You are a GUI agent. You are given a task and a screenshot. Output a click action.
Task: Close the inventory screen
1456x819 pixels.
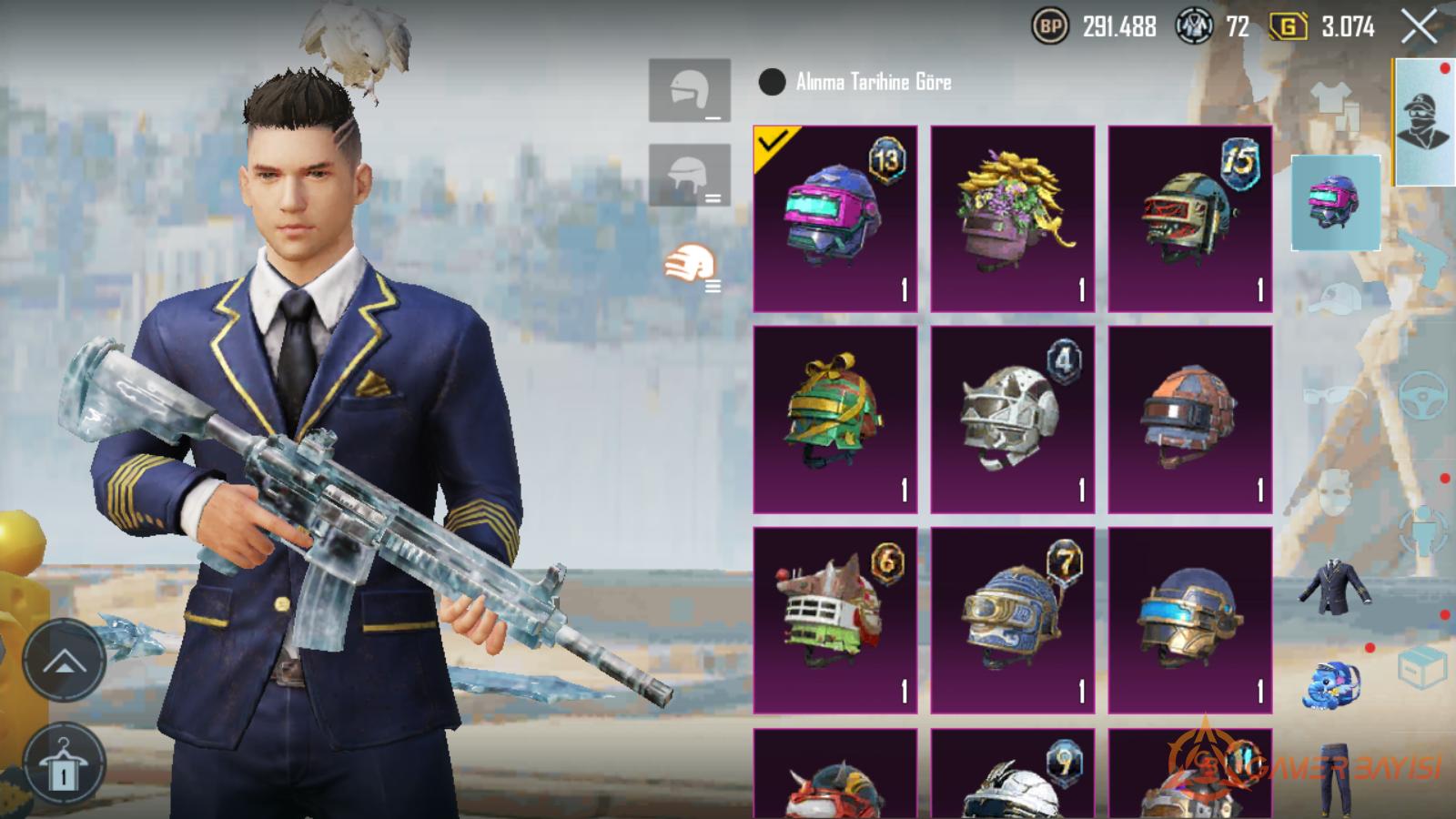pos(1419,27)
